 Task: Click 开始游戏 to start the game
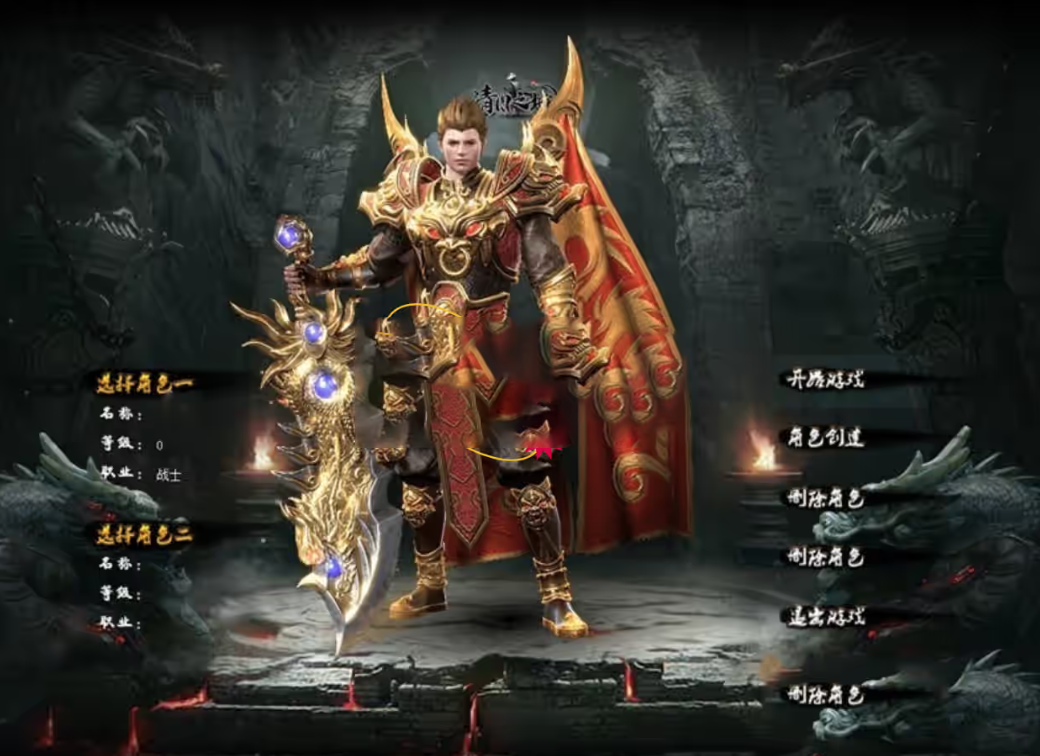pos(824,379)
